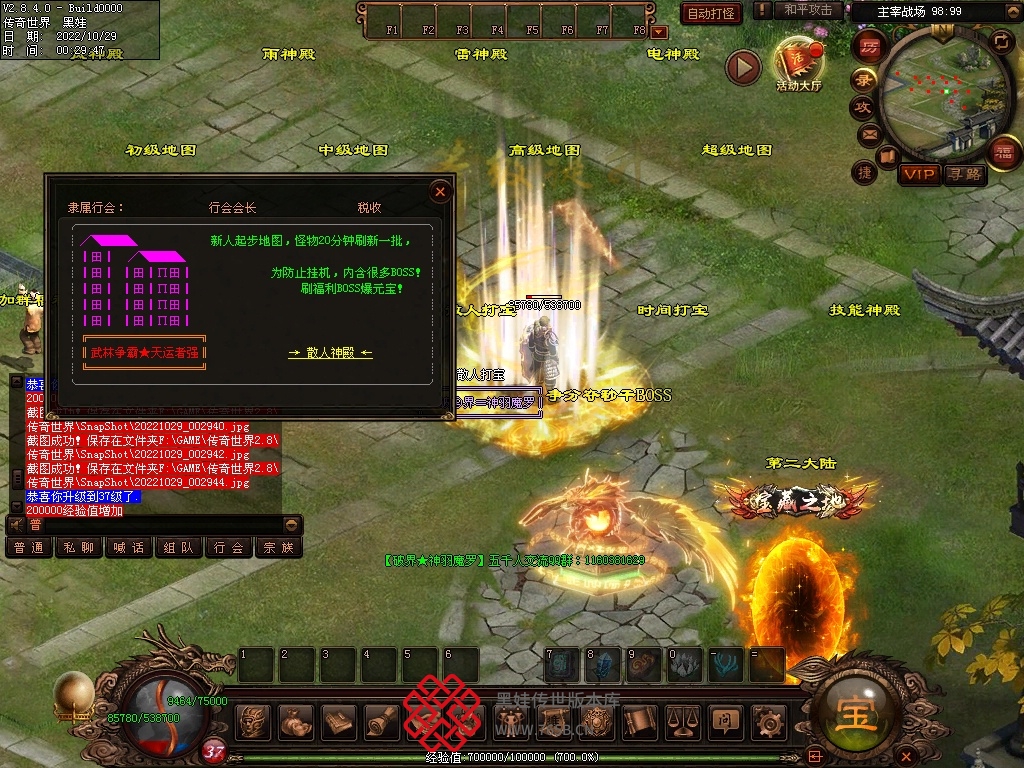Close the guild info dialog
The image size is (1024, 768).
pos(440,191)
